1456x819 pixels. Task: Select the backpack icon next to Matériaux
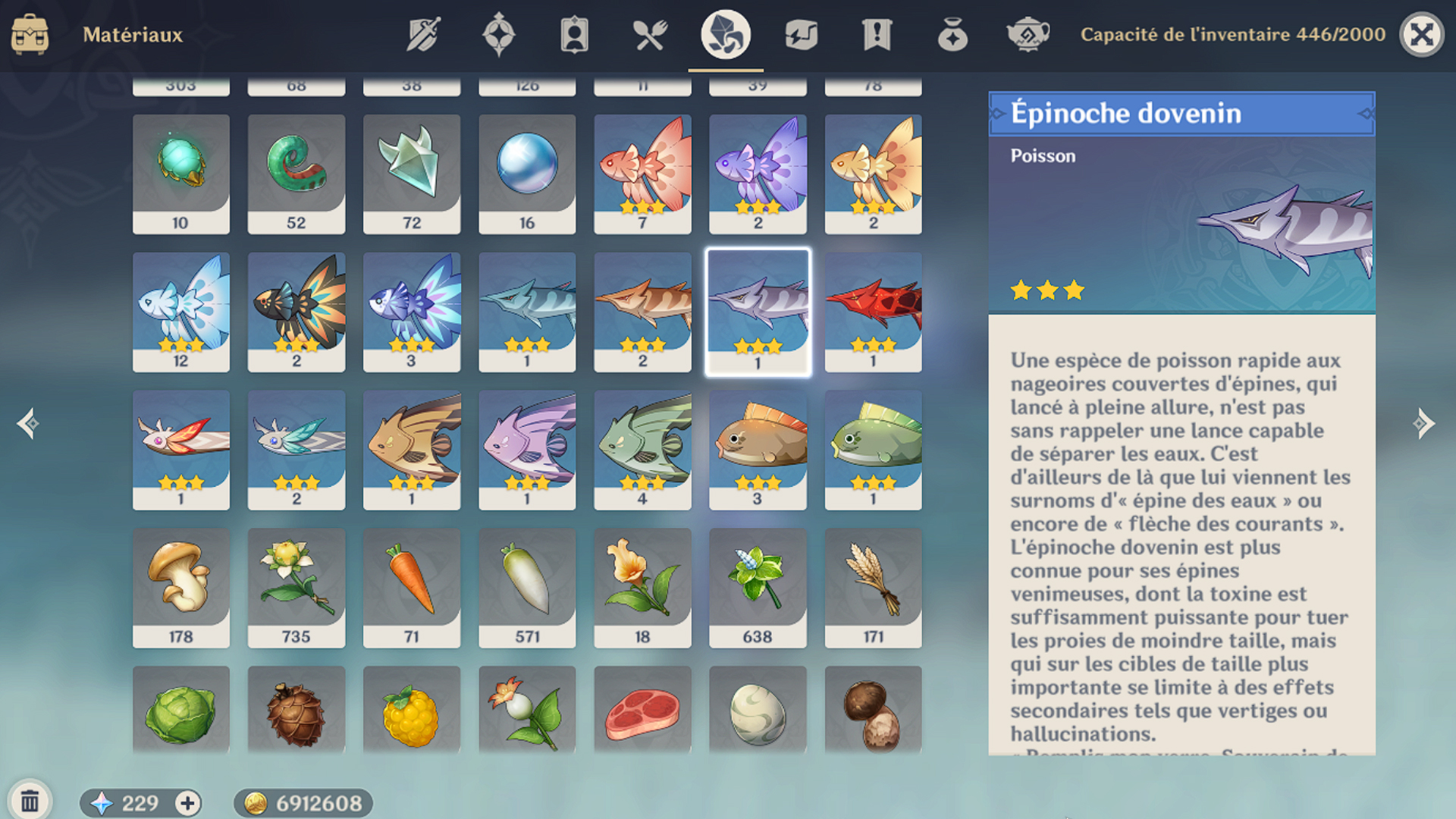tap(32, 34)
